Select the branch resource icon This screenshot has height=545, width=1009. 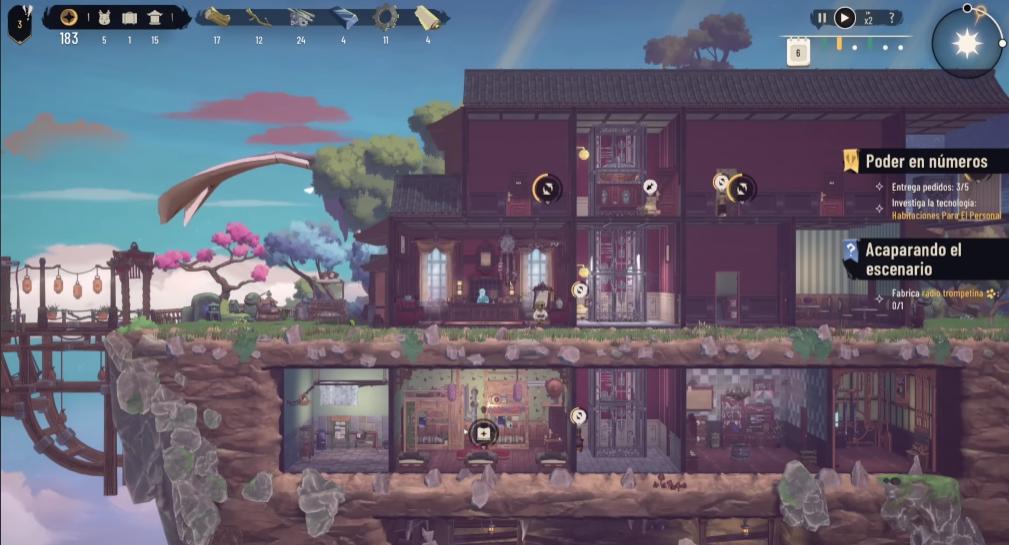pyautogui.click(x=258, y=17)
